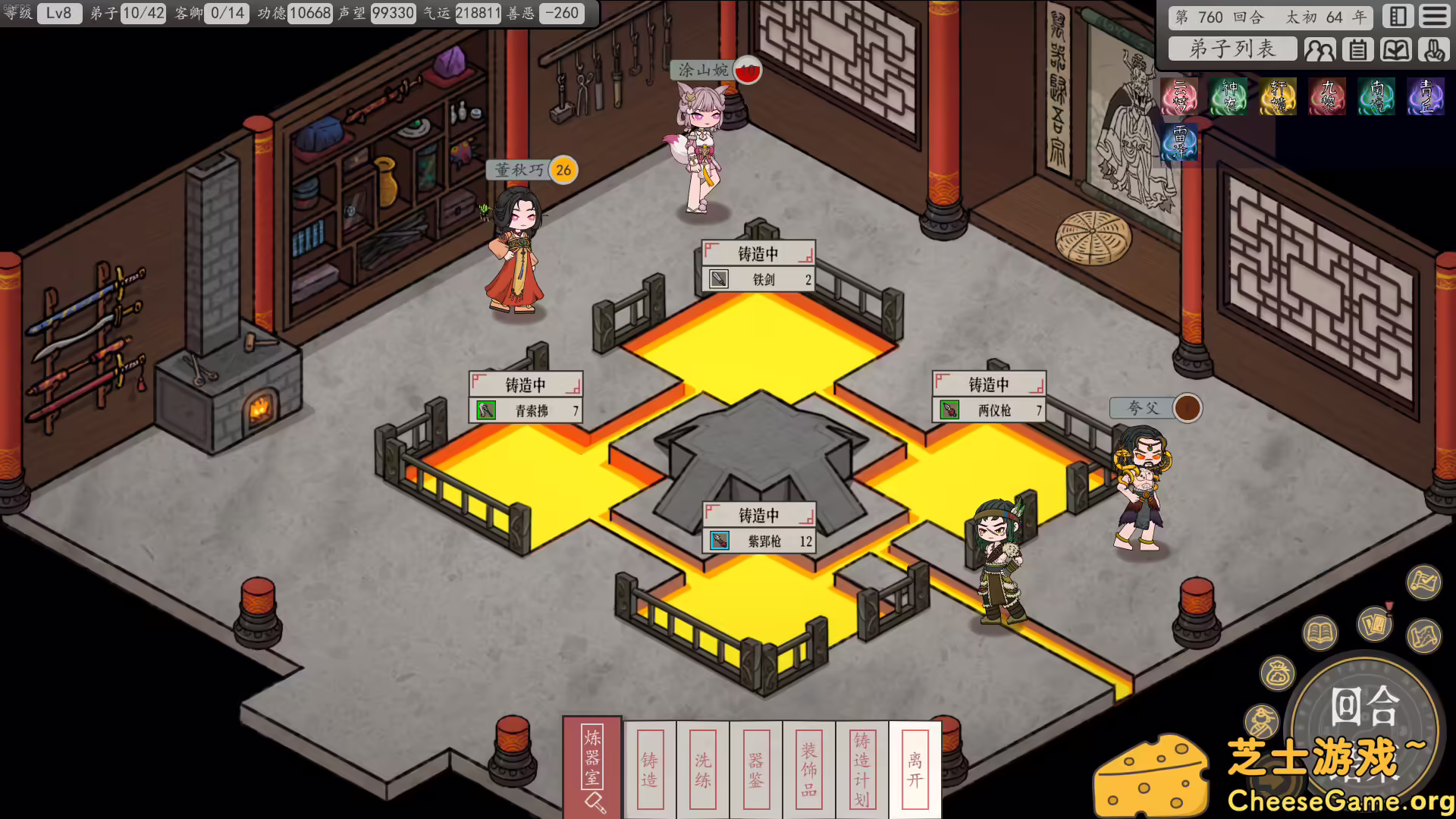This screenshot has width=1456, height=819.
Task: Select the hand gesture icon in top toolbar
Action: point(1433,49)
